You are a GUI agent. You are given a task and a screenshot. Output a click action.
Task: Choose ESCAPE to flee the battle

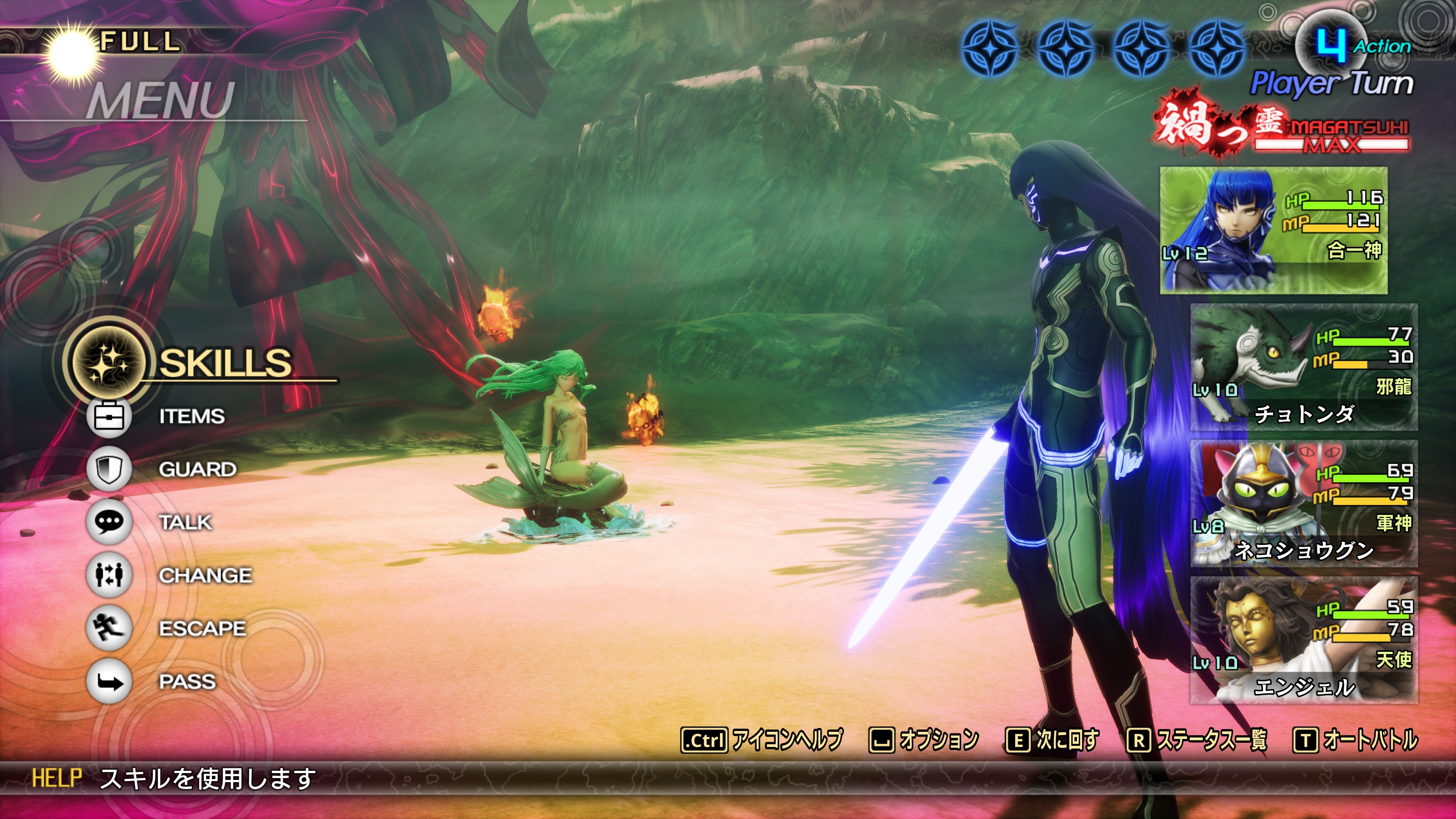(x=202, y=629)
